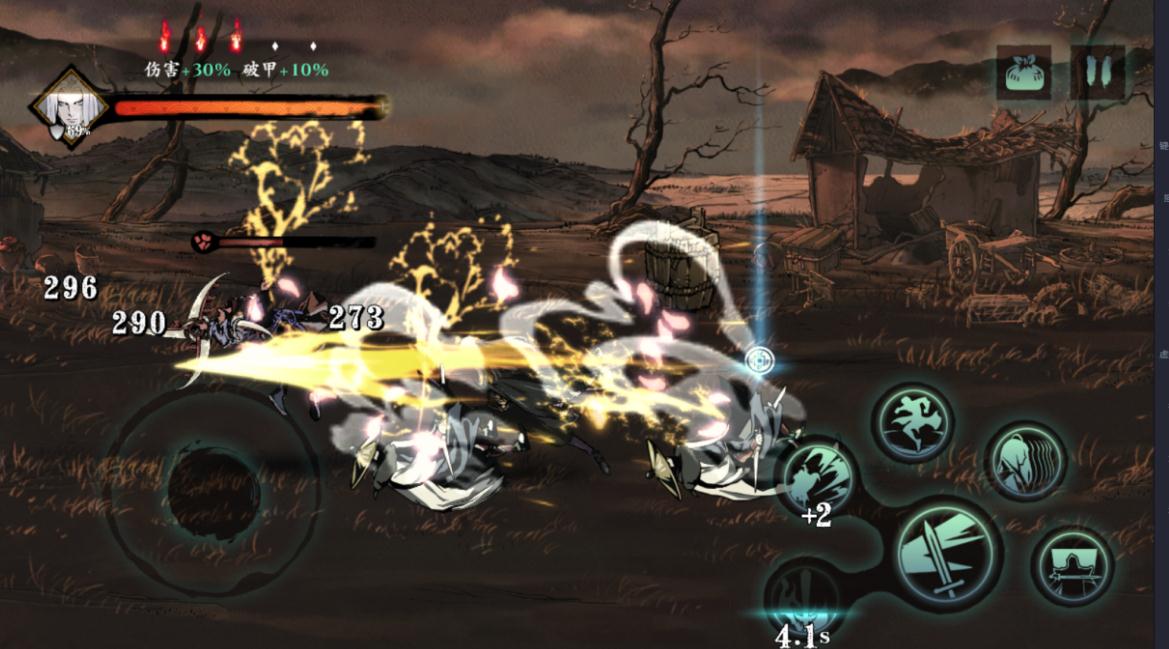Use the leaping figure jump skill
1169x649 pixels.
(x=911, y=423)
